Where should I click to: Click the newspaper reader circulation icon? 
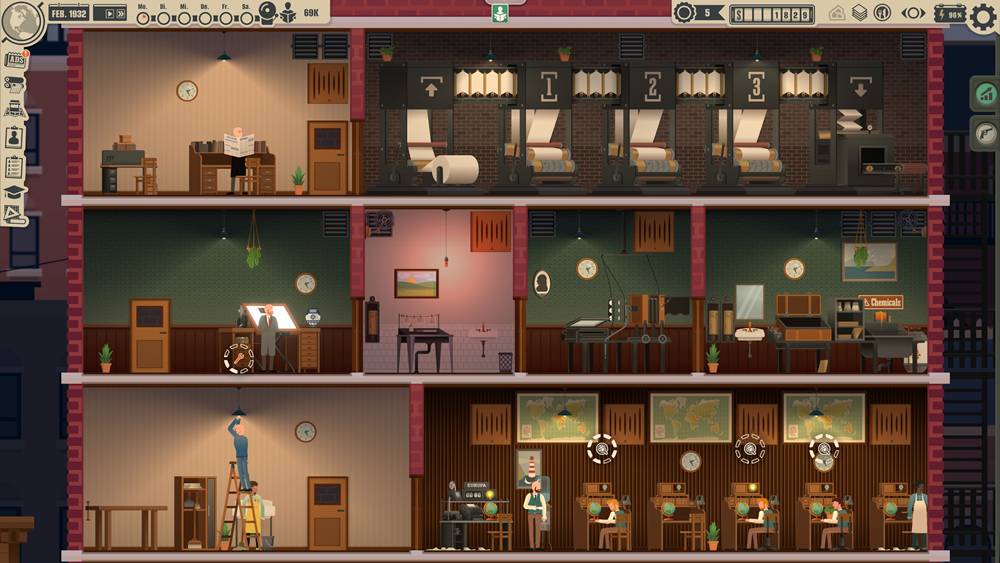pos(288,13)
